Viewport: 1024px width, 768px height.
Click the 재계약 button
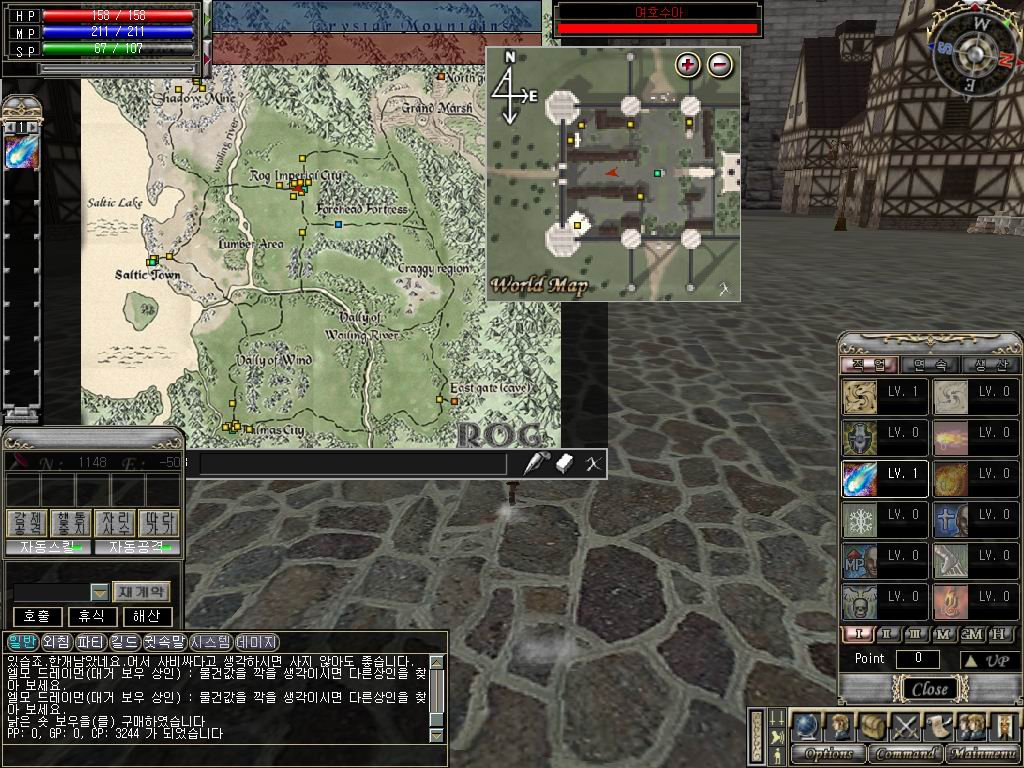click(x=142, y=591)
